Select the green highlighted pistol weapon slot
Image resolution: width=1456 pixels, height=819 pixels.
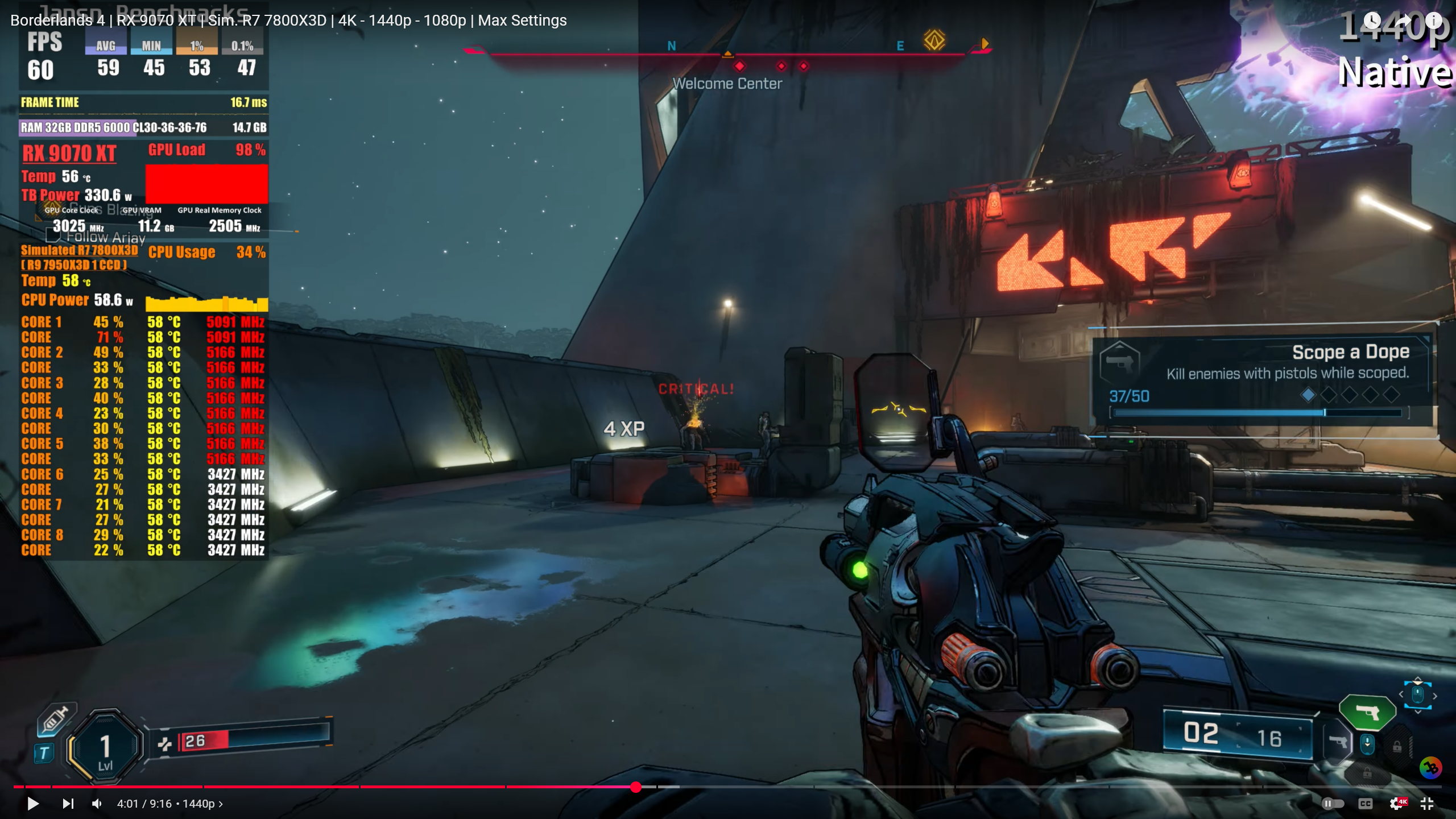point(1367,712)
